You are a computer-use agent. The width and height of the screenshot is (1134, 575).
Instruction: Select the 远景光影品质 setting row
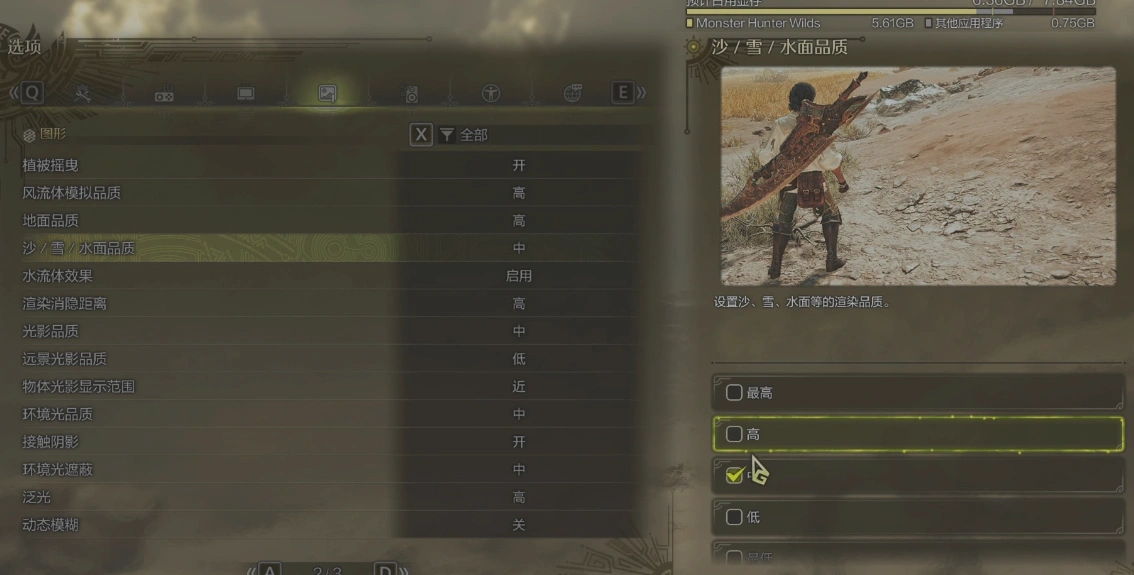[328, 359]
